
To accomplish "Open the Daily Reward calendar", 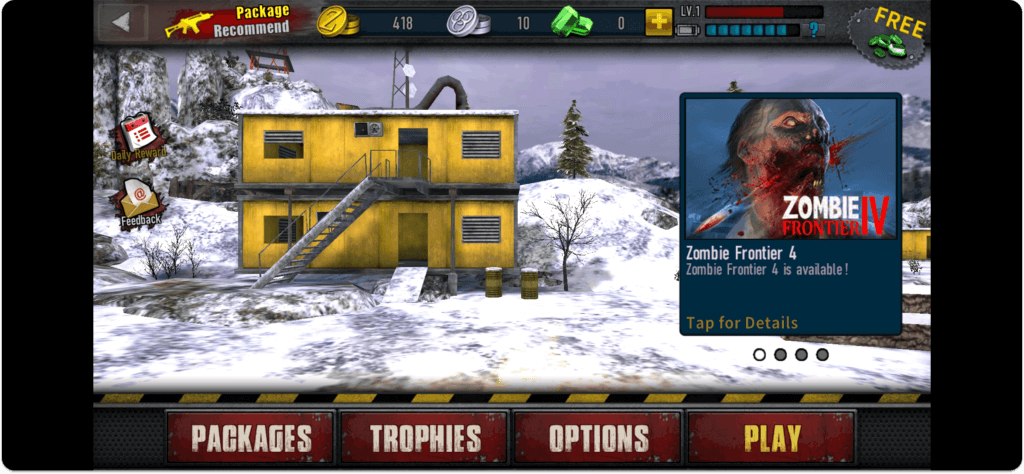I will pyautogui.click(x=137, y=137).
